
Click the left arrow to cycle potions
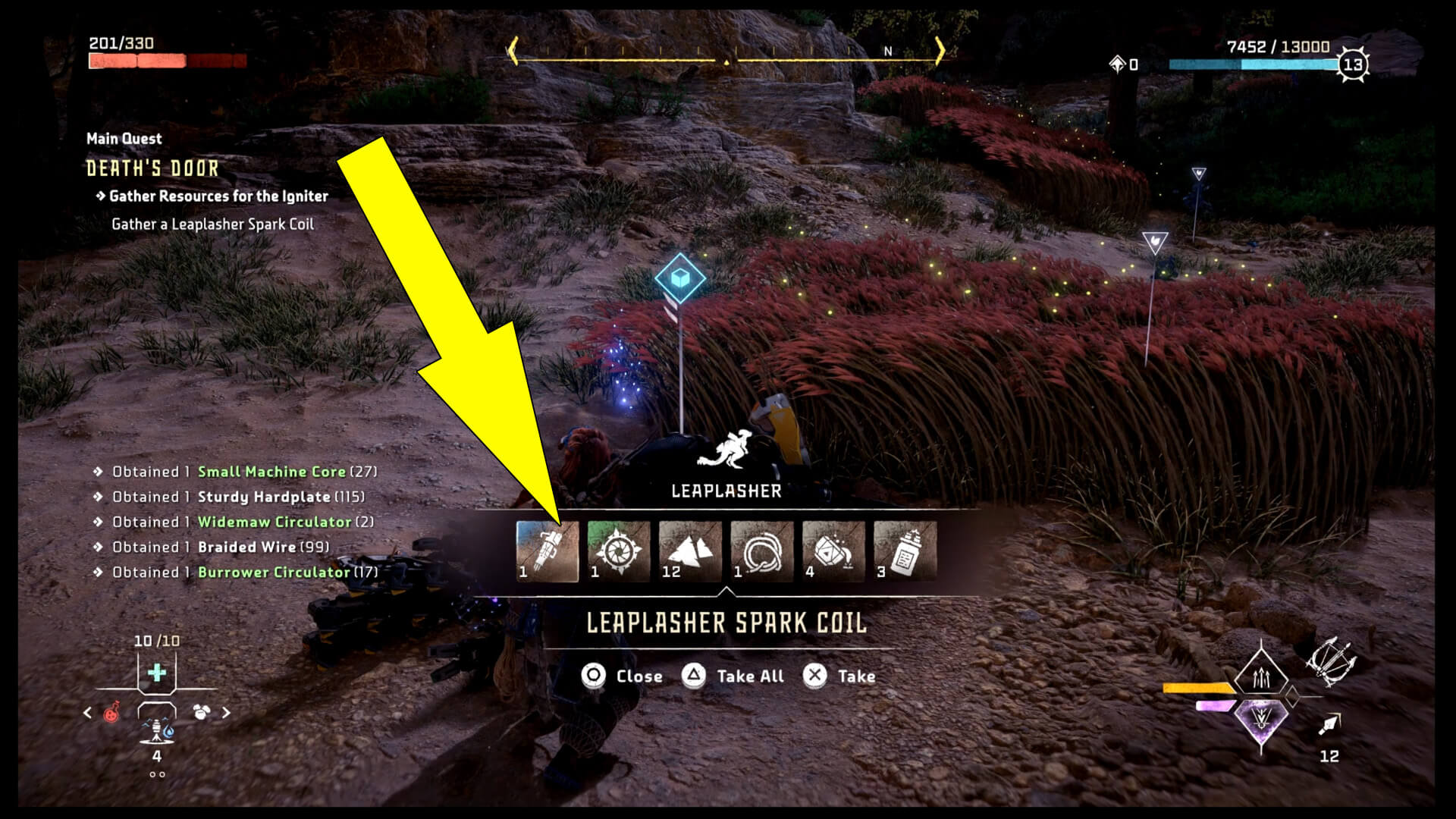pos(87,713)
